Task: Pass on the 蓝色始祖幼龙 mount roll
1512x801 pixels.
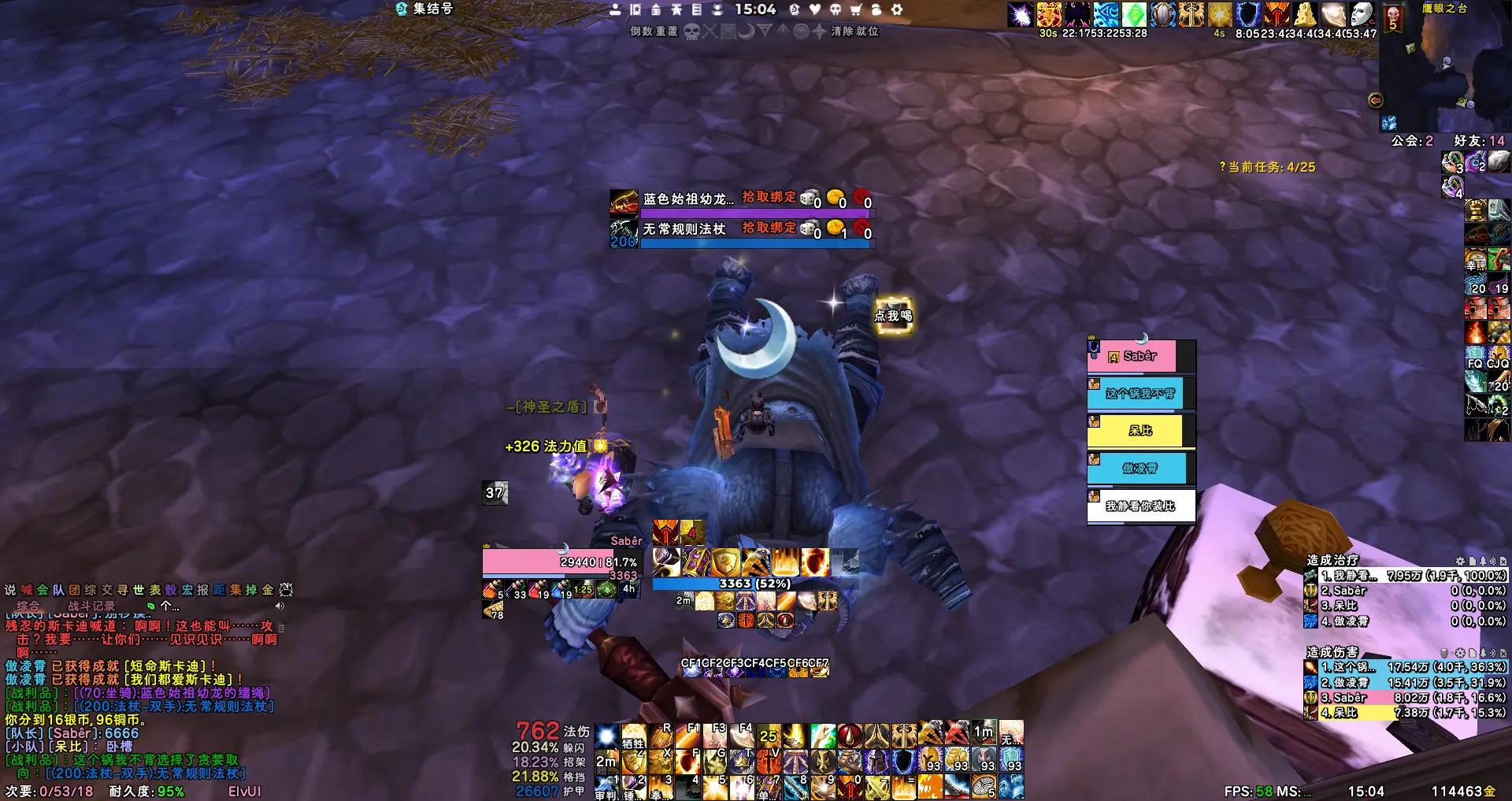Action: pos(862,198)
